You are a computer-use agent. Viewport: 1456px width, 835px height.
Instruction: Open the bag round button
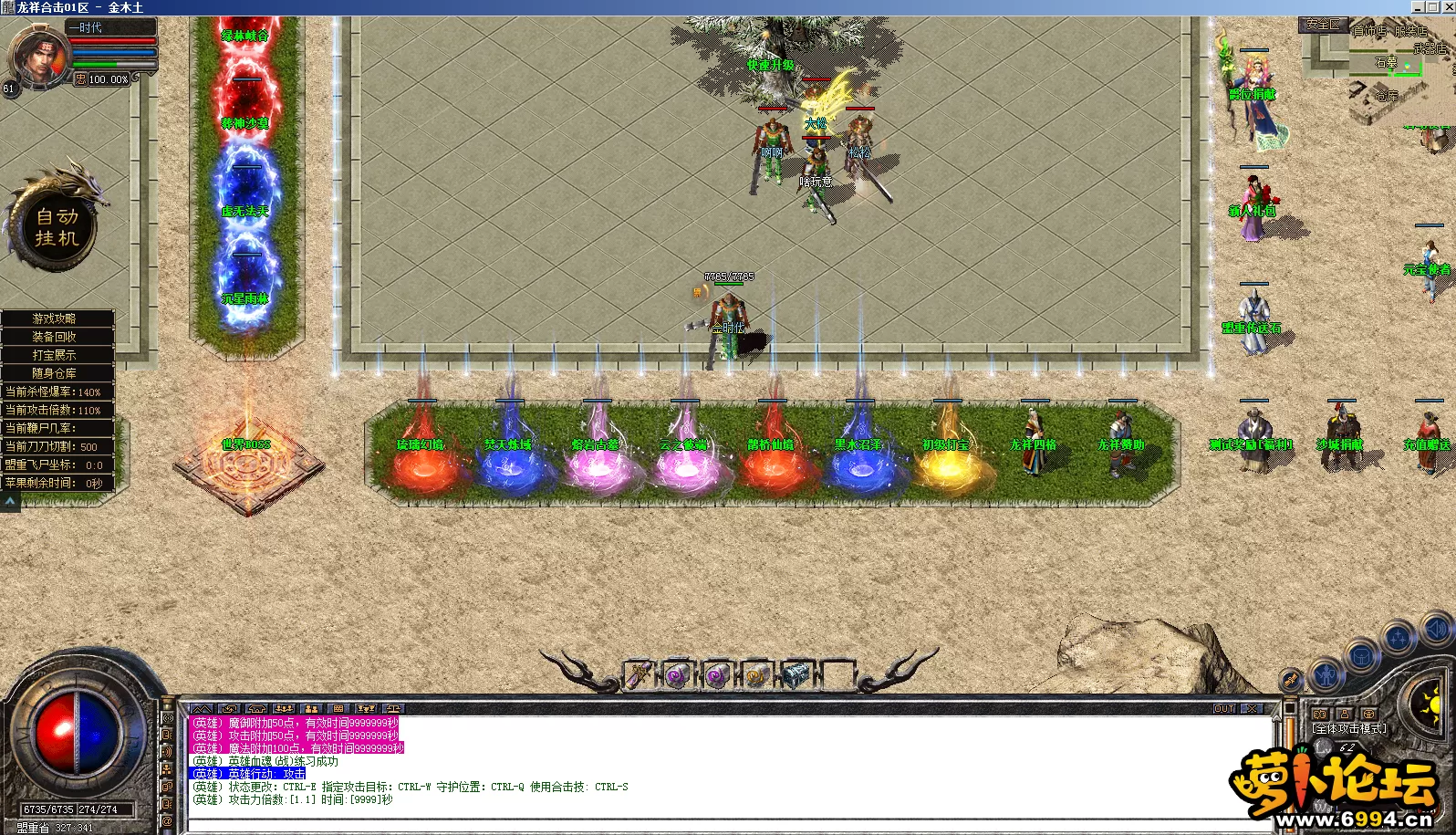[x=1362, y=655]
